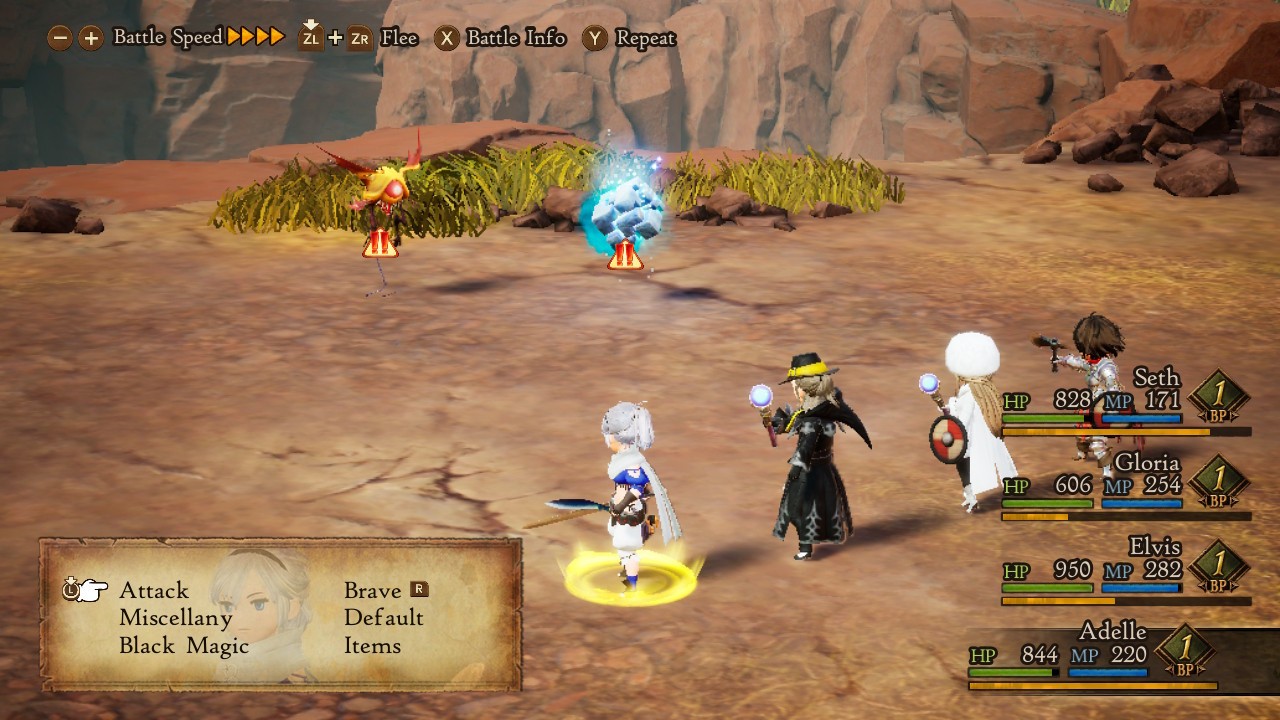Choose the Default command
The width and height of the screenshot is (1280, 720).
[x=383, y=618]
